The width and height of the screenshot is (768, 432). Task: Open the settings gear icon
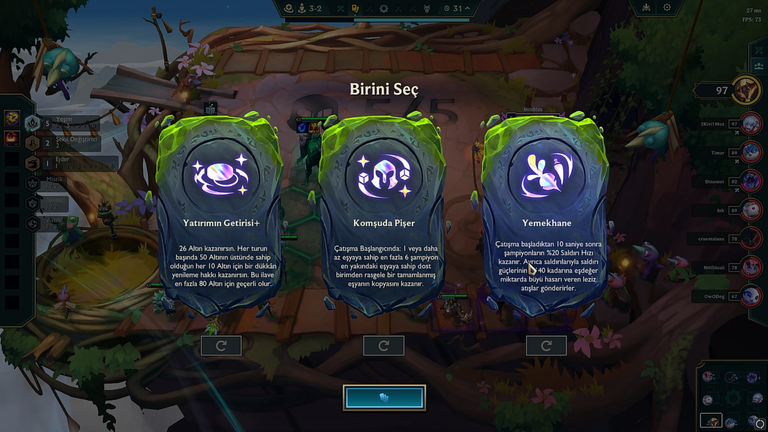tap(666, 7)
